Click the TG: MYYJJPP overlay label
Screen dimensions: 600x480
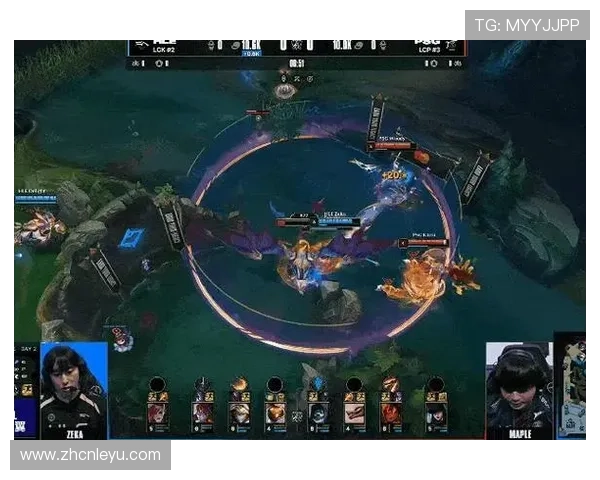526,25
